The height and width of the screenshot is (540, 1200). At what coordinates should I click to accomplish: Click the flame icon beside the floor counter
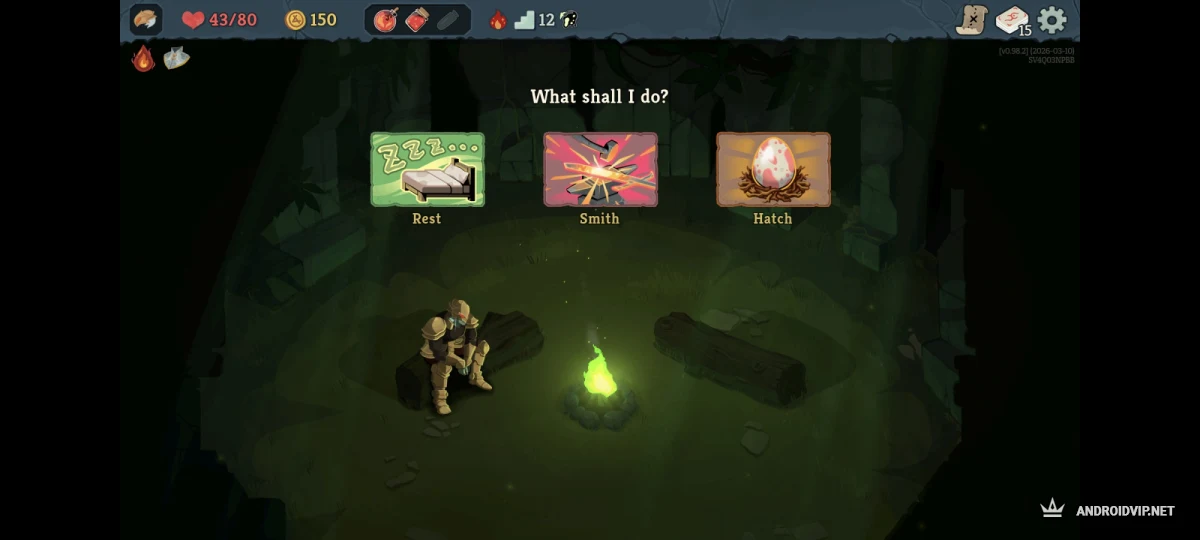point(497,20)
